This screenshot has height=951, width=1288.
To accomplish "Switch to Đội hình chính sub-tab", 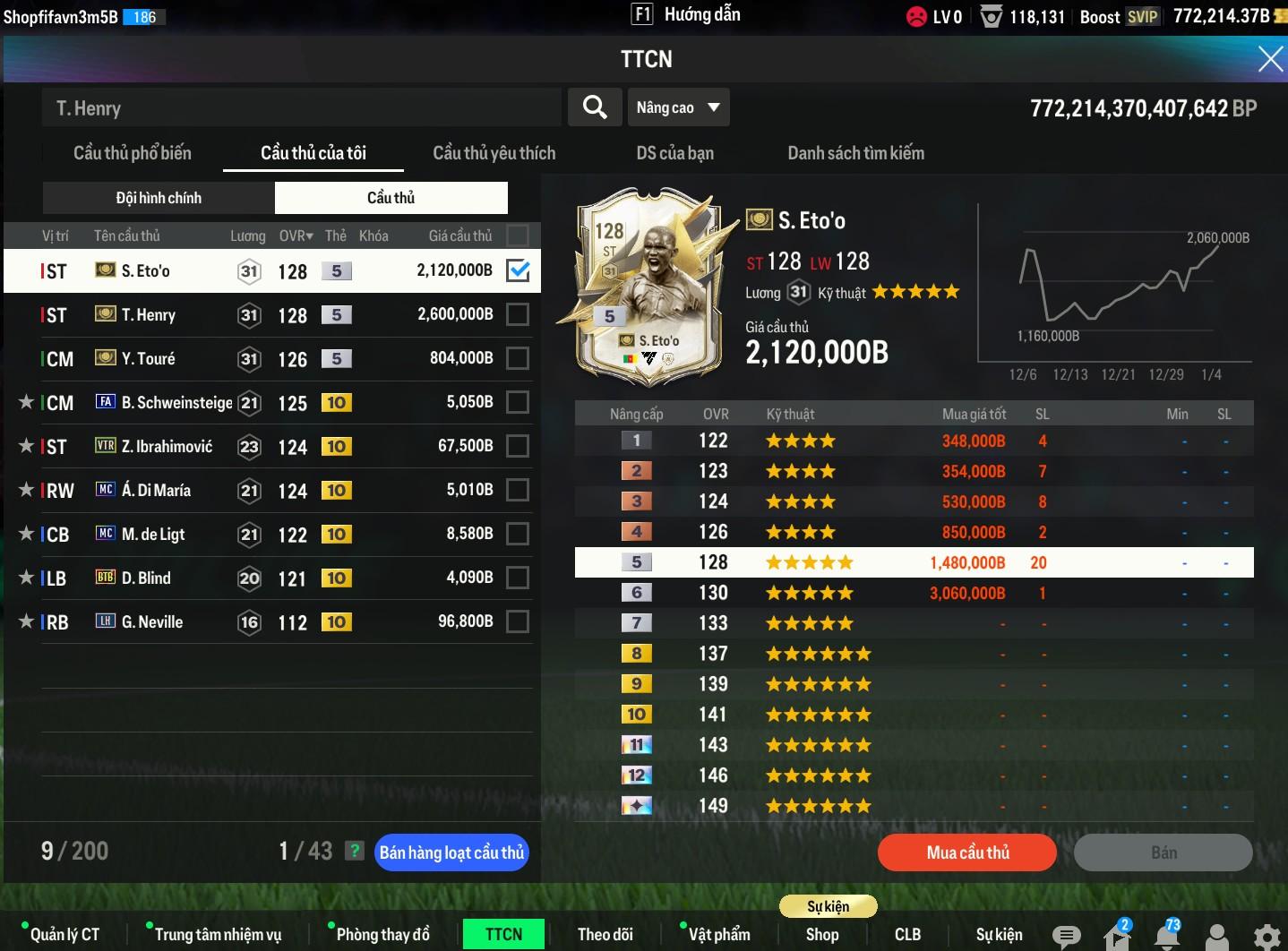I will click(159, 198).
